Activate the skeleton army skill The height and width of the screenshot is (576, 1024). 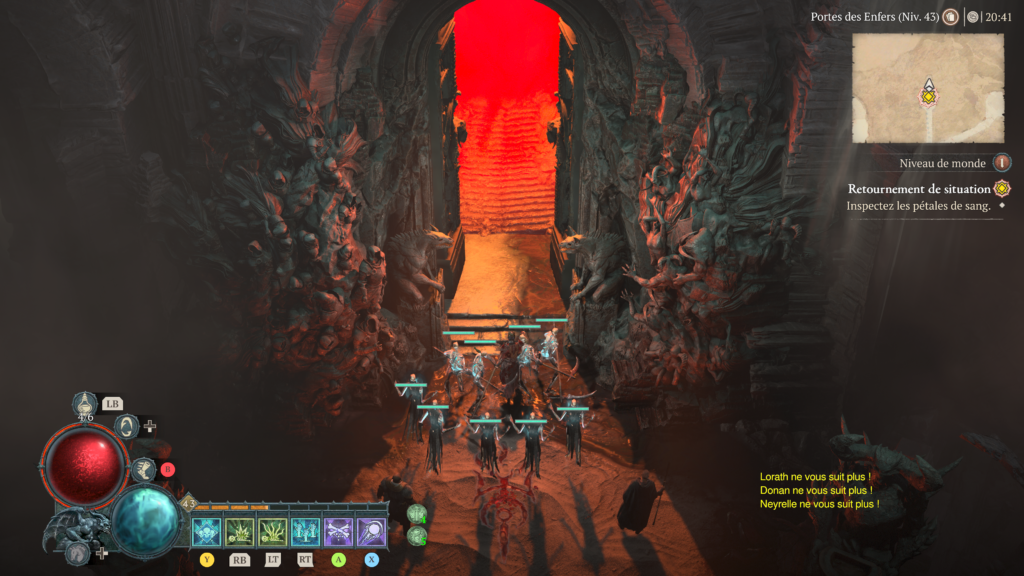(305, 531)
